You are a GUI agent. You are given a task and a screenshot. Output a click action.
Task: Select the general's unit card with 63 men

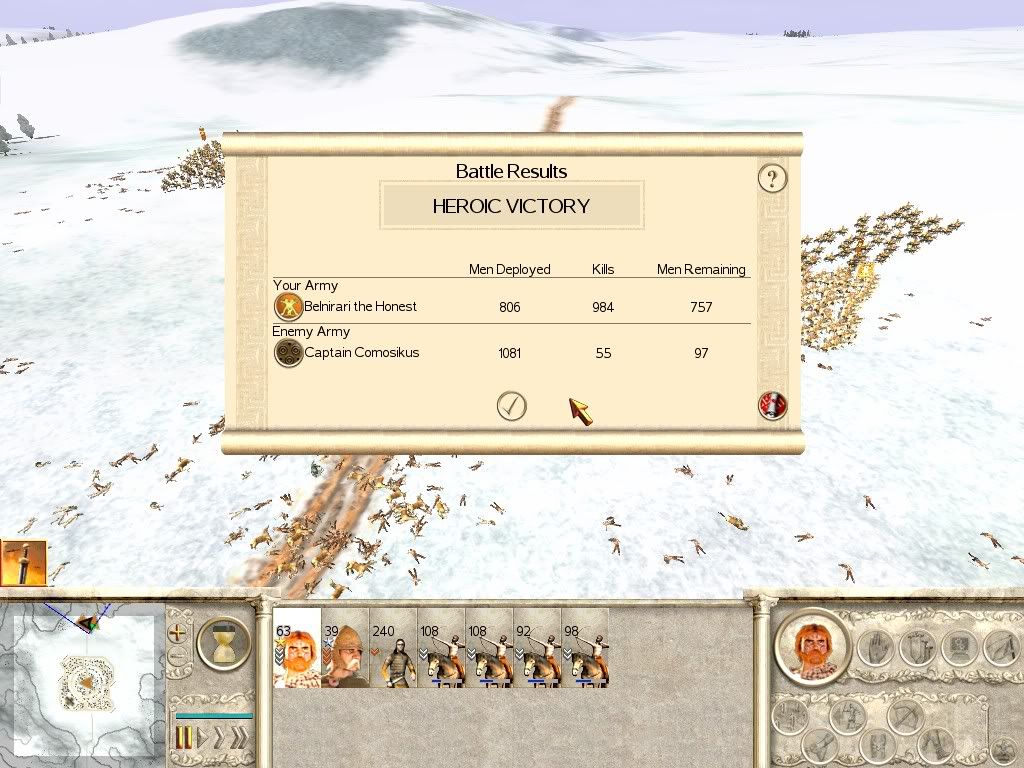point(297,648)
